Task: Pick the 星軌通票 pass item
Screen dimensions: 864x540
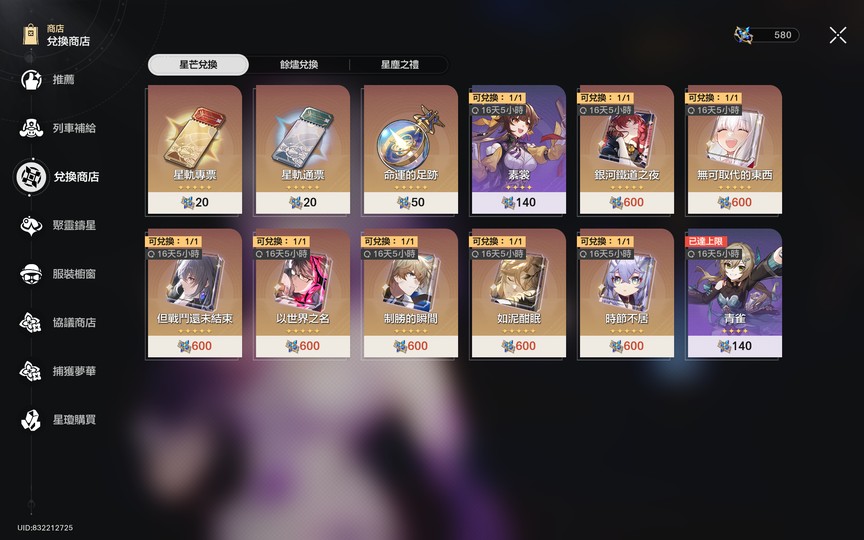Action: tap(302, 148)
